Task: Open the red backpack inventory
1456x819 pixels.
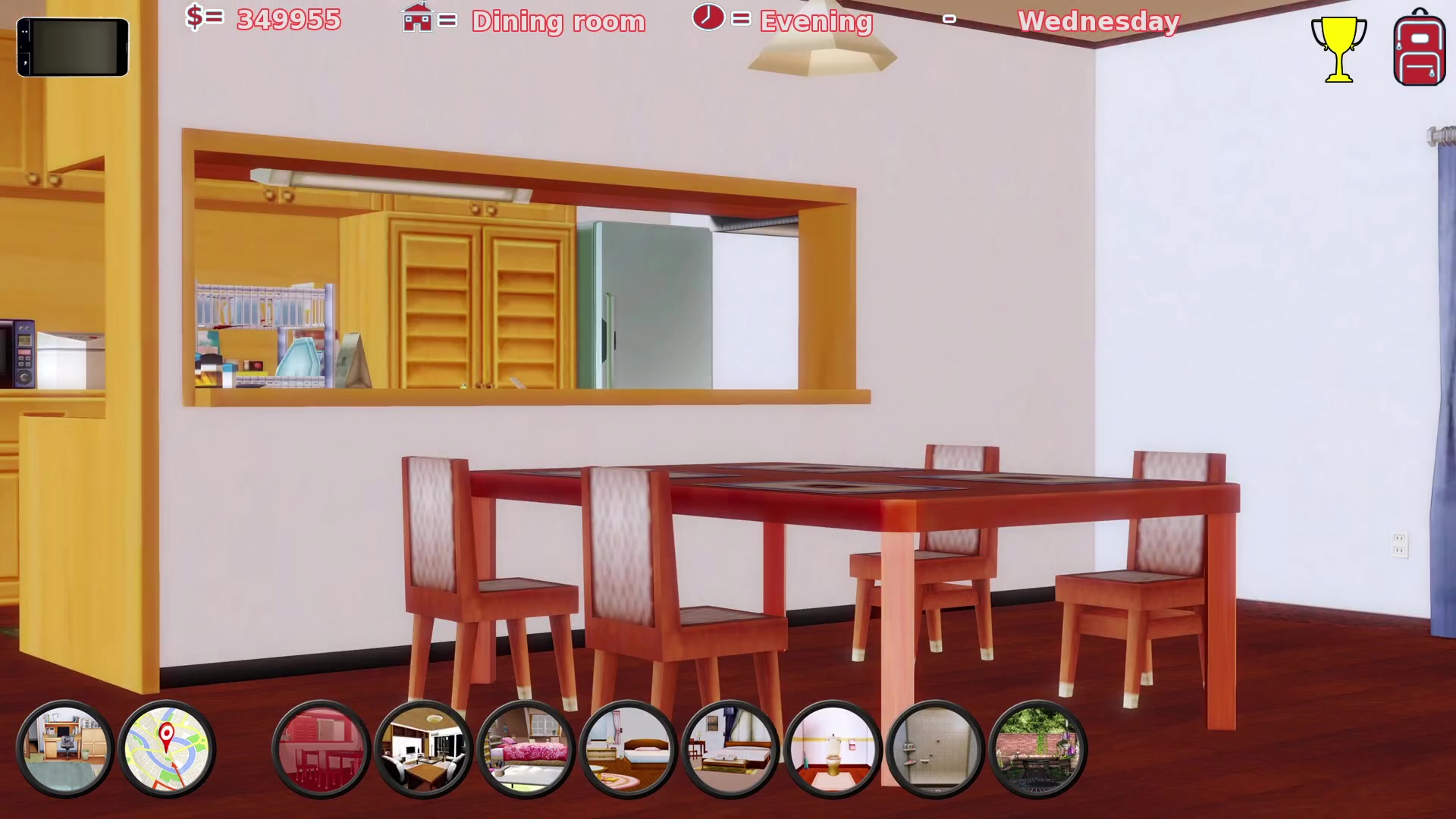Action: 1418,47
